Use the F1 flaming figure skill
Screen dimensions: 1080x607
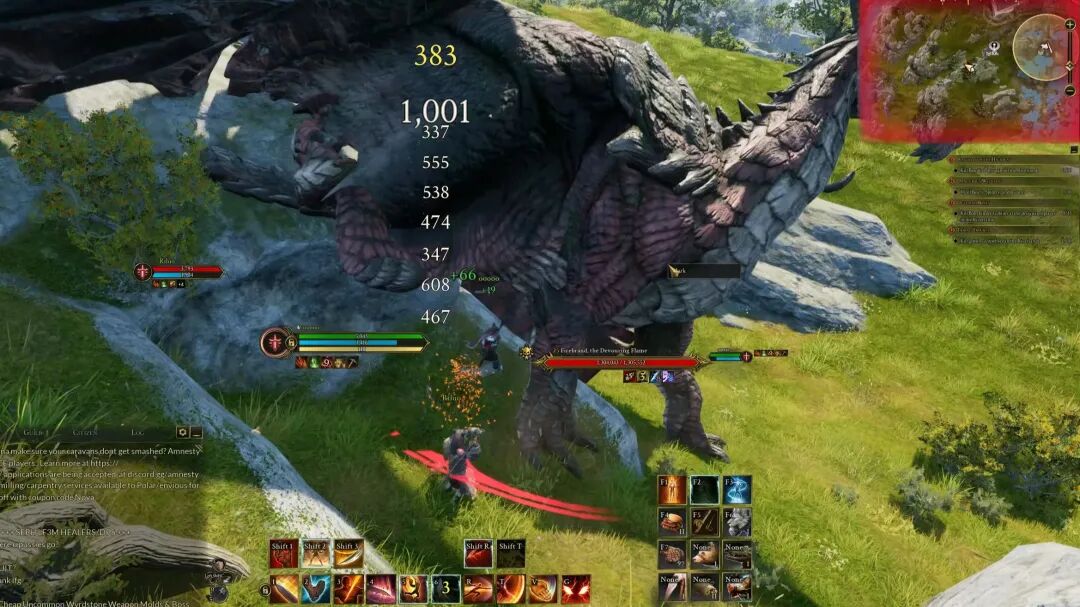coord(671,489)
